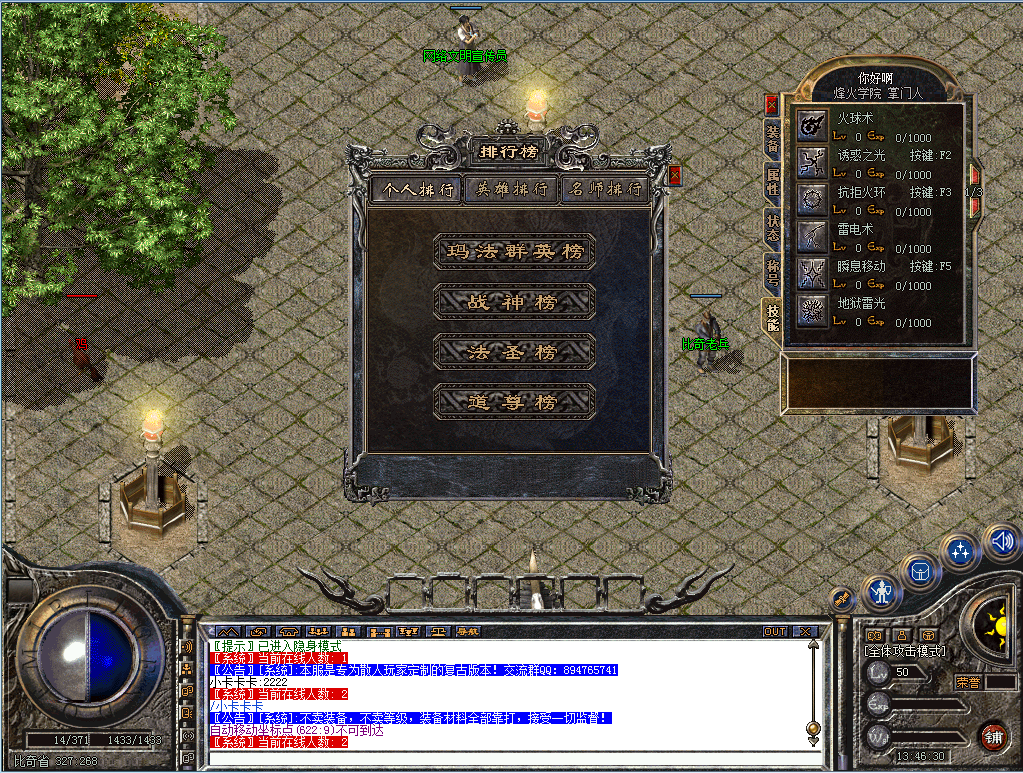Switch to the 个人排行 tab
This screenshot has height=773, width=1023.
(x=418, y=189)
